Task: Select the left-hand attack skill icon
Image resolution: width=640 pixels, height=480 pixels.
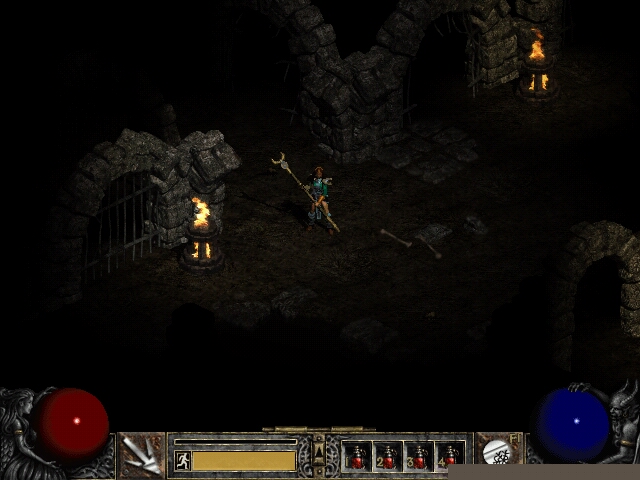Action: (142, 456)
